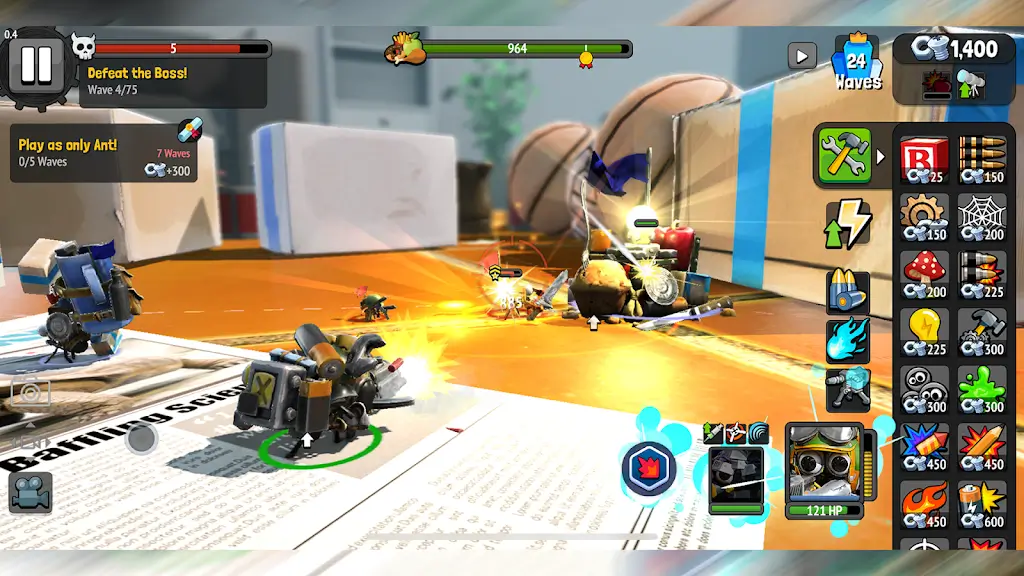Buy the firework rocket for 450

923,446
